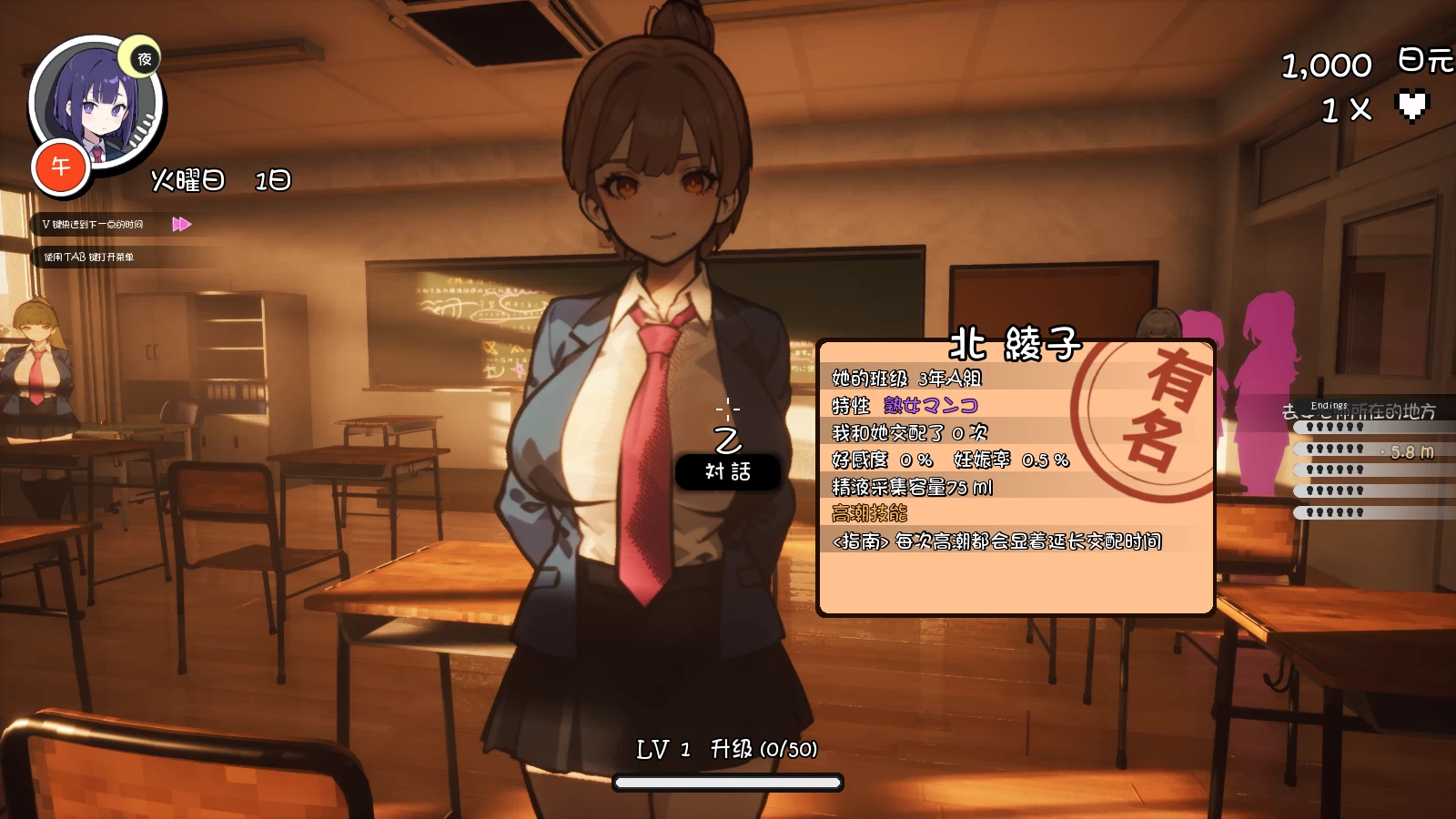Click the pink fast-forward arrows icon
1456x819 pixels.
[180, 223]
